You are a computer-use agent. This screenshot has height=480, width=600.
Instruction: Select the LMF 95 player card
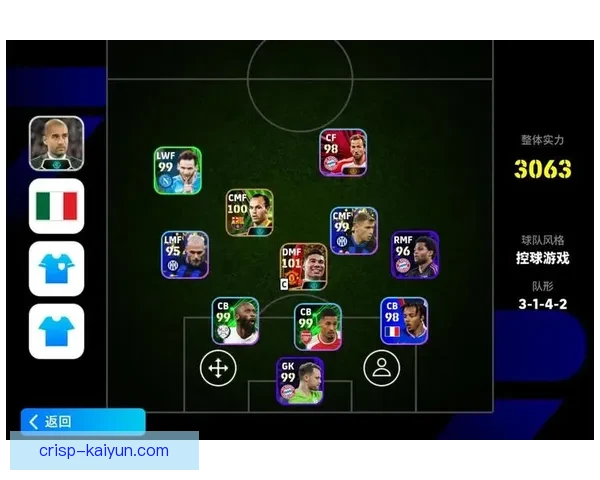point(185,255)
